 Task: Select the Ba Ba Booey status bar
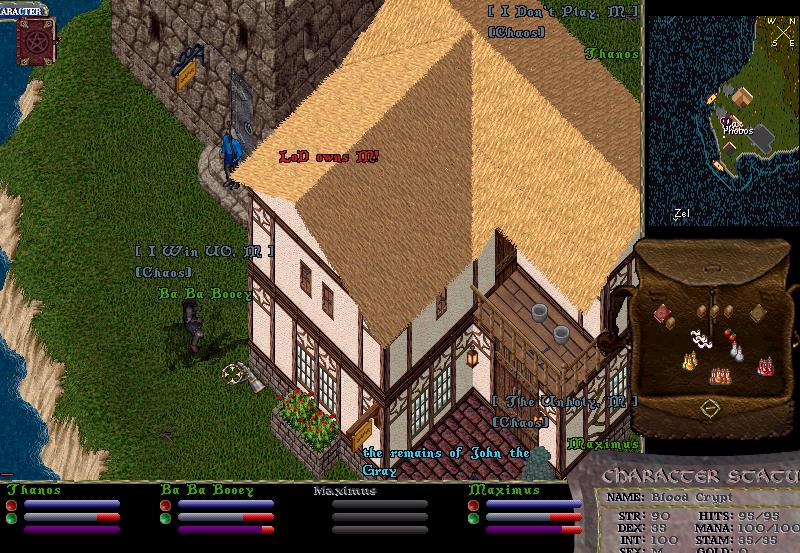(x=225, y=510)
